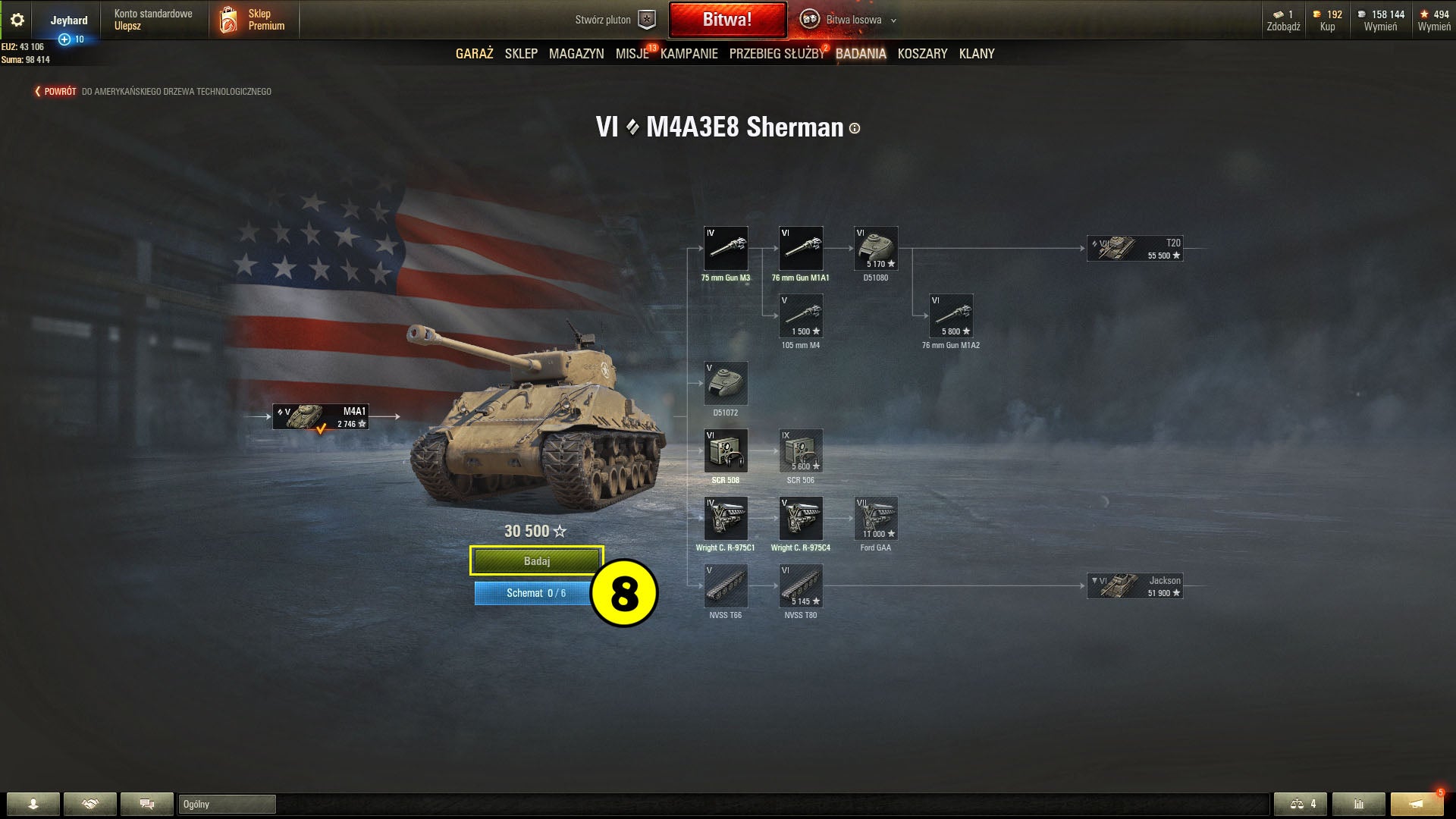Open the contacts list icon
Viewport: 1456px width, 819px height.
click(34, 805)
